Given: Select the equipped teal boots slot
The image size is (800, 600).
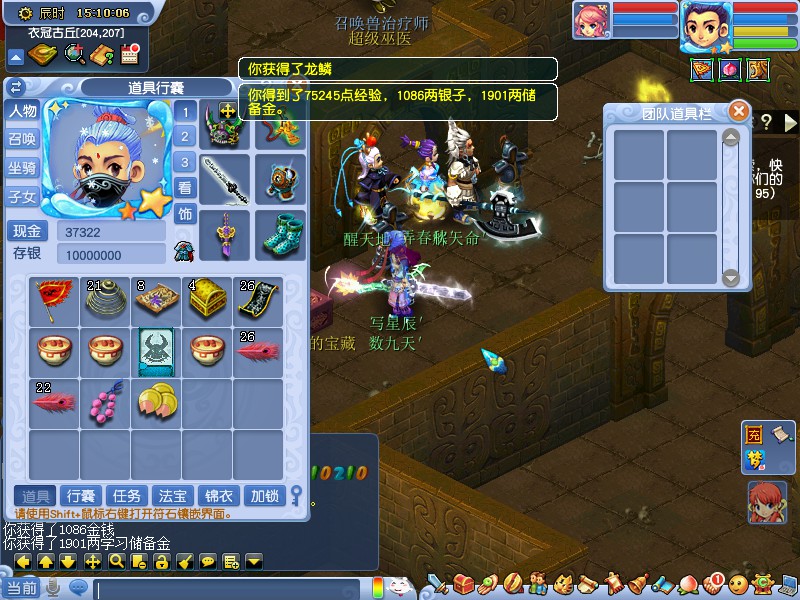Looking at the screenshot, I should pos(280,234).
